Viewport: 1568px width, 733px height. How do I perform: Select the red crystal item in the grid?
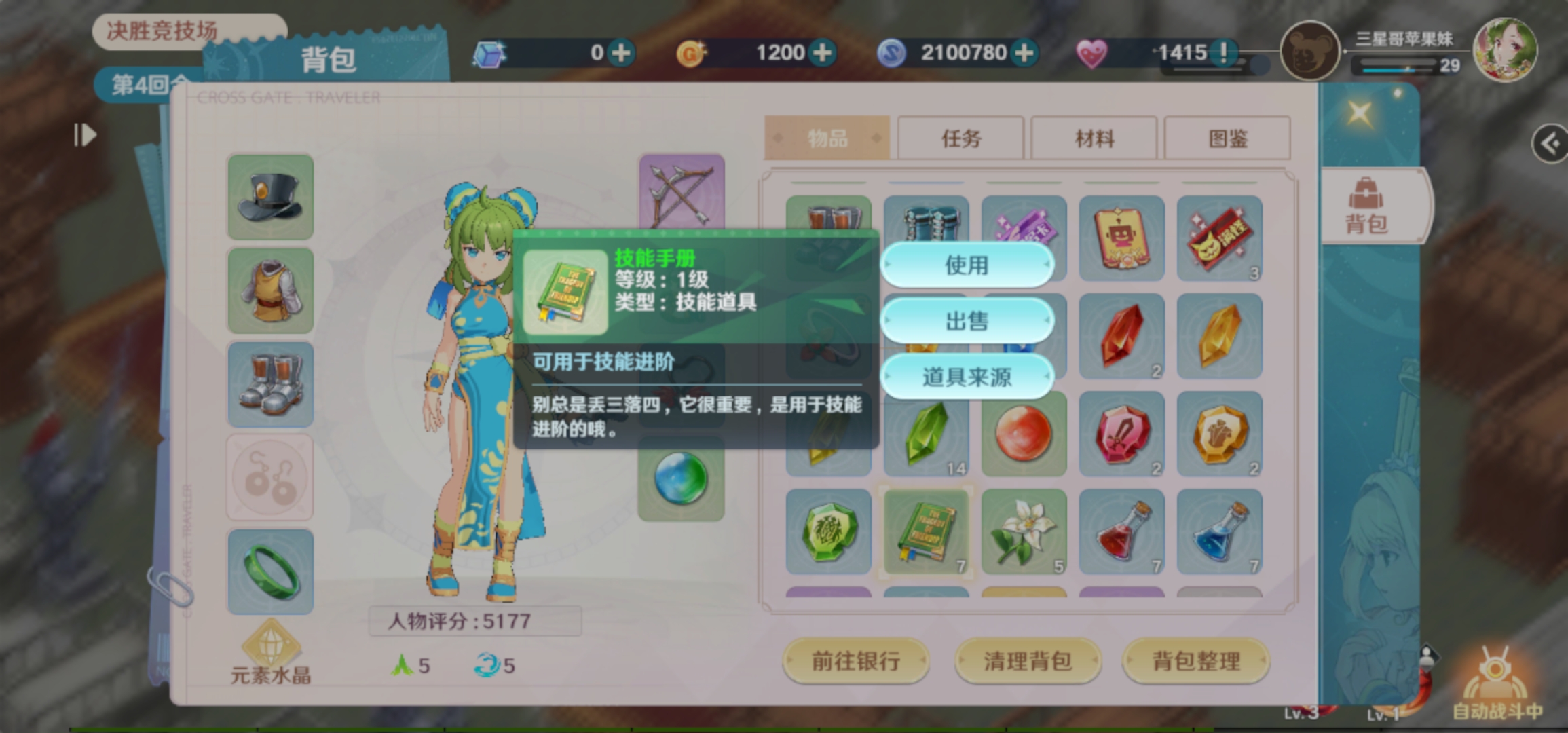(1121, 336)
